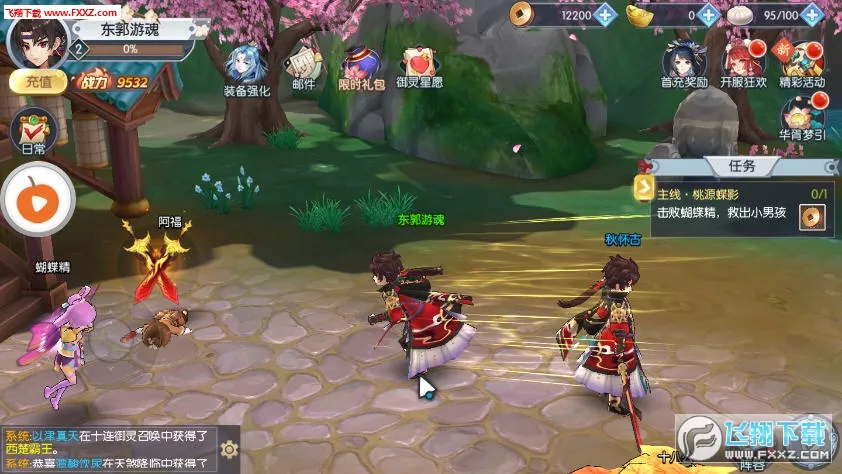Screen dimensions: 842x474
Task: Check the 邮件 mail icon
Action: [303, 70]
